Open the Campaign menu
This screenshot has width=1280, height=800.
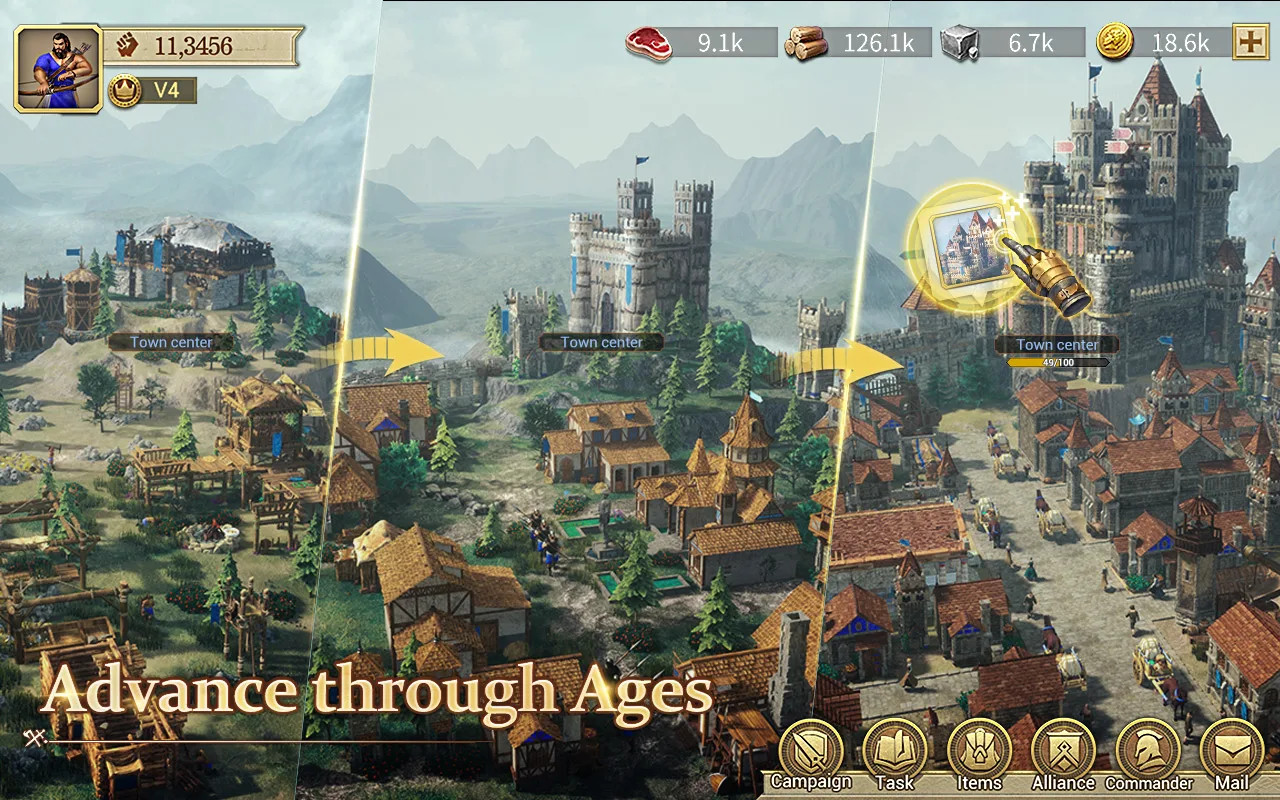click(811, 752)
